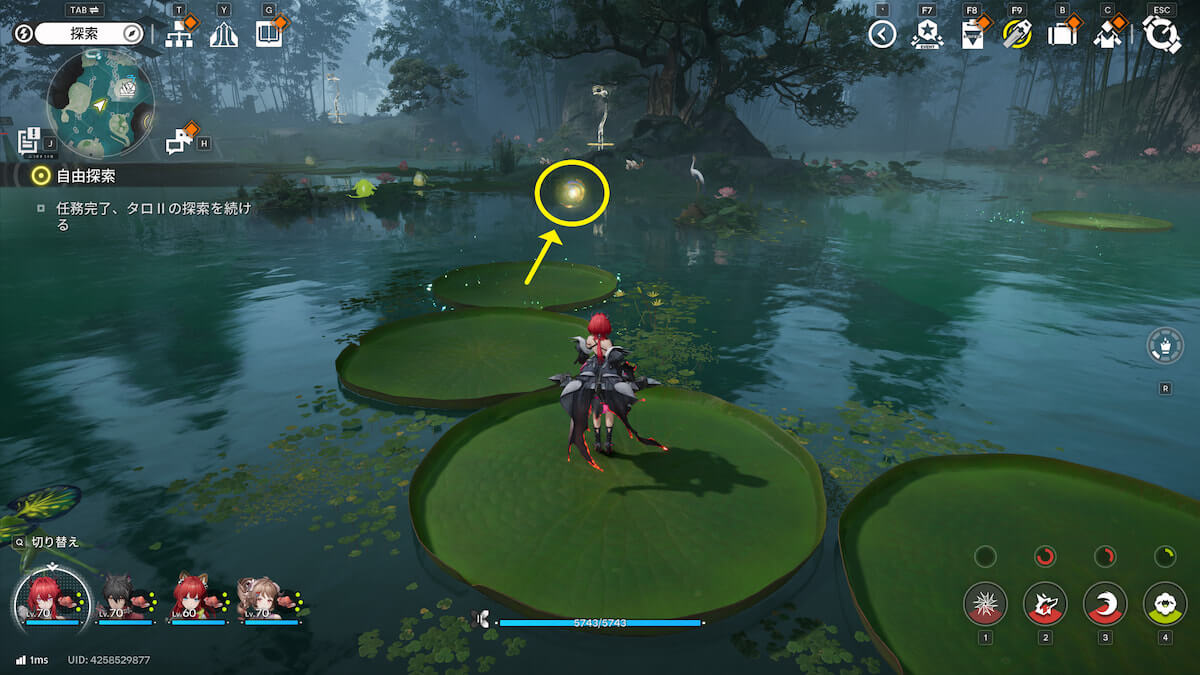
Task: Open the main system menu ring icon
Action: click(x=1162, y=35)
